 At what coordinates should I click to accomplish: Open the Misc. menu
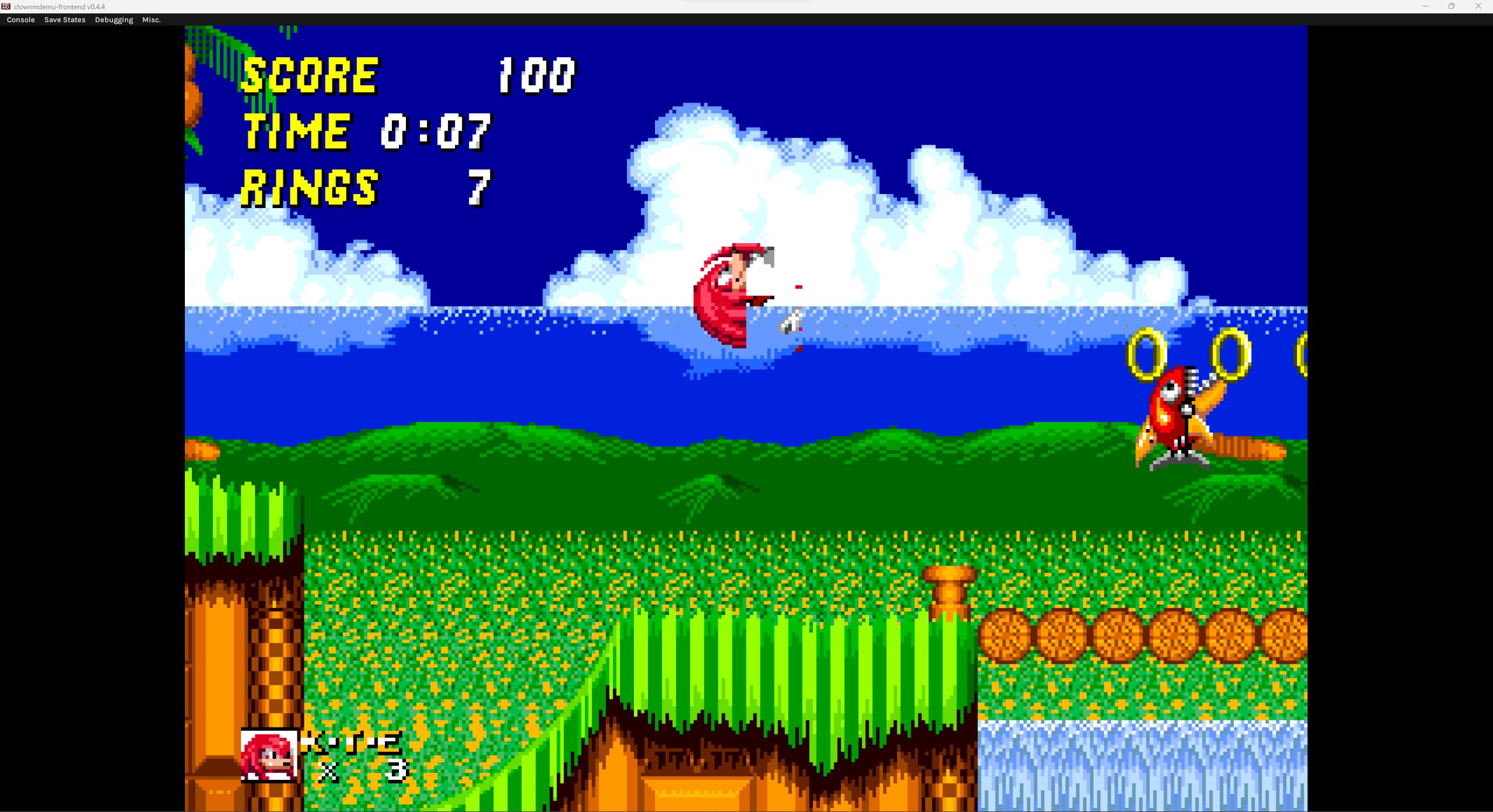pos(151,19)
